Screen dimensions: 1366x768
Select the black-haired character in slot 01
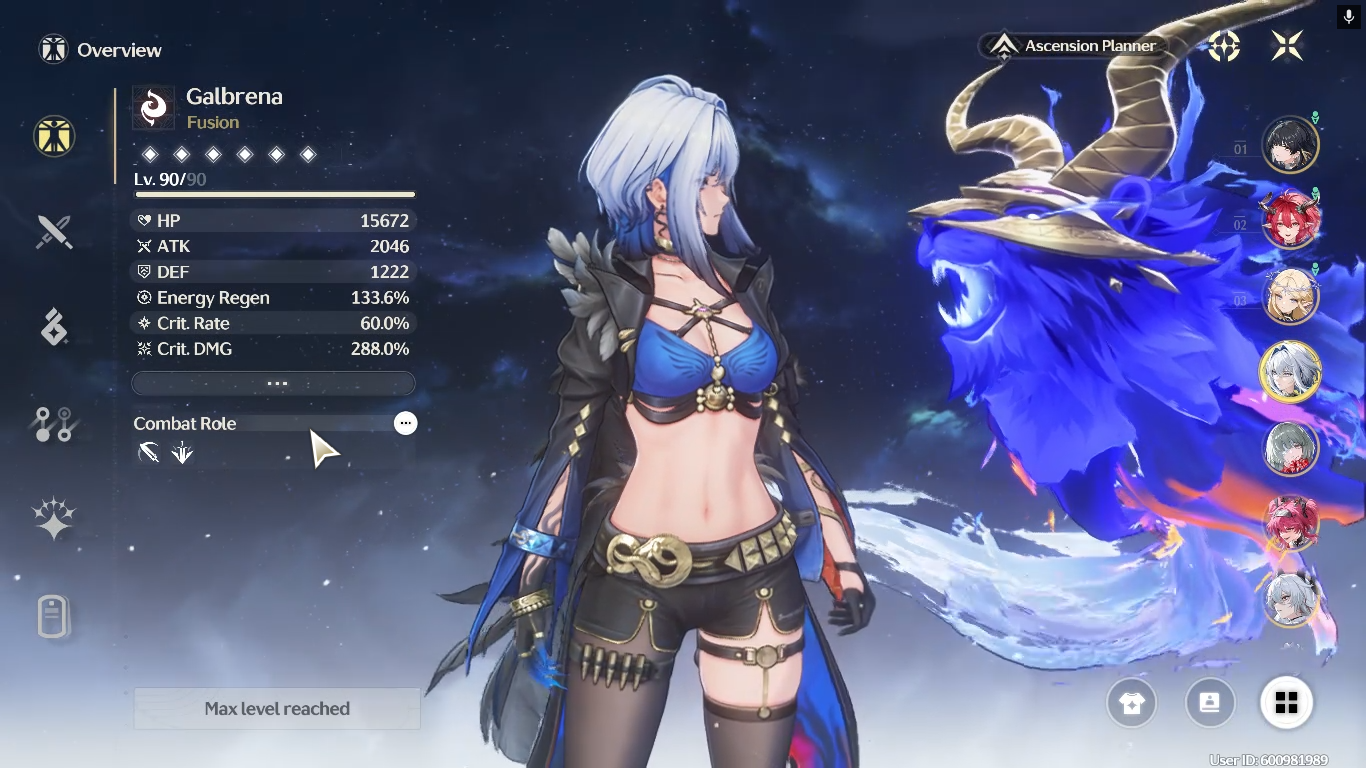pyautogui.click(x=1290, y=146)
